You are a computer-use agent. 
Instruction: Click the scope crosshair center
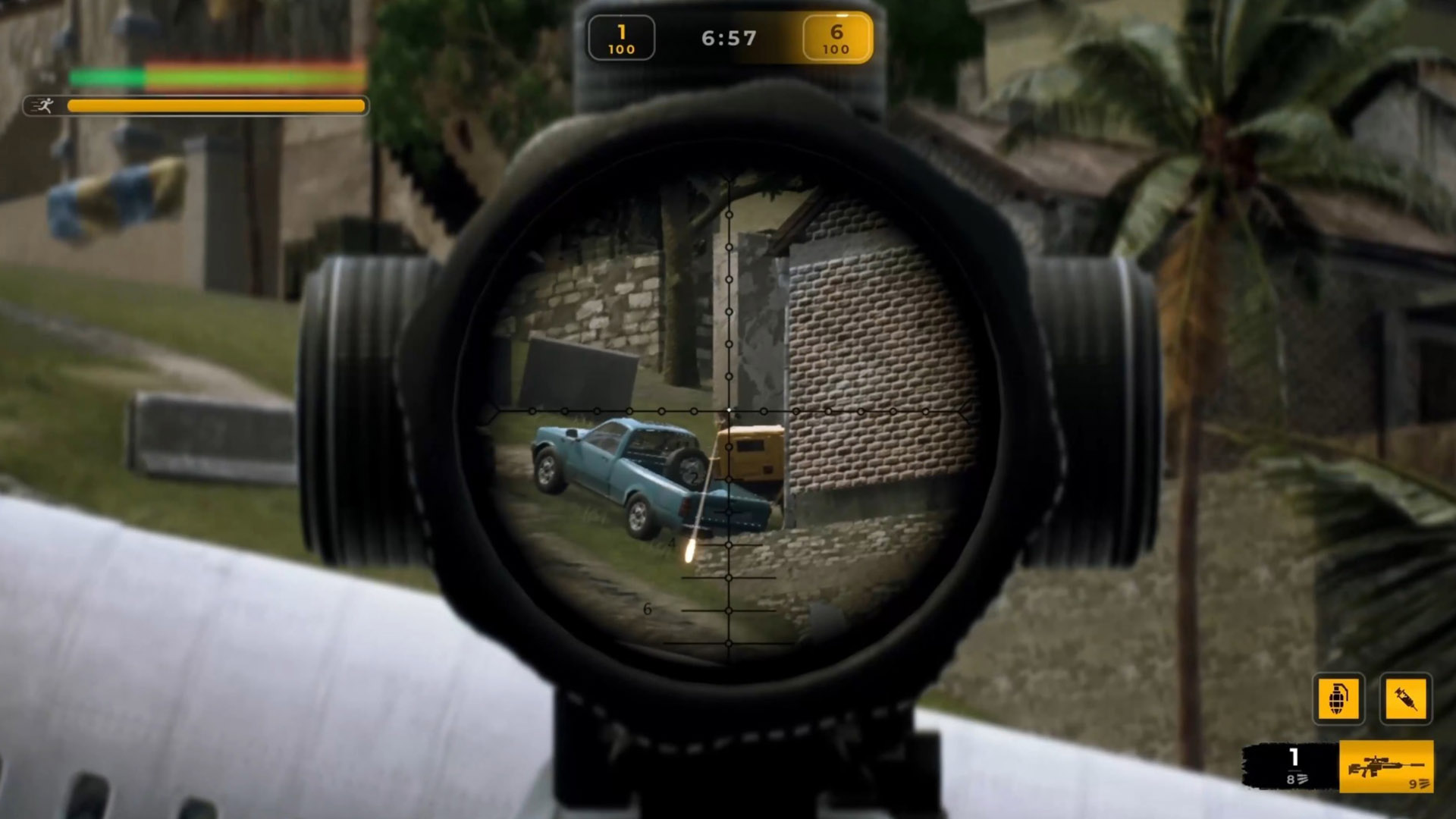click(728, 409)
